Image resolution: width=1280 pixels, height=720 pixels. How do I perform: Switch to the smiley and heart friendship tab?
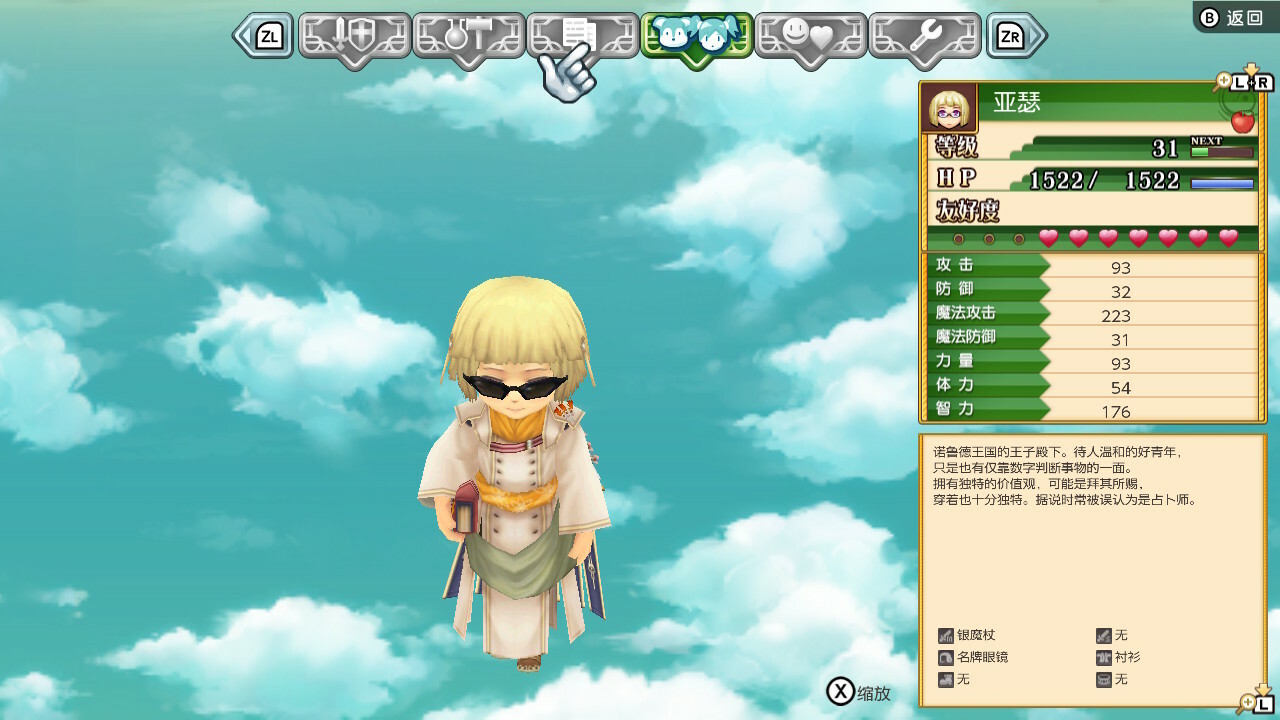[810, 37]
